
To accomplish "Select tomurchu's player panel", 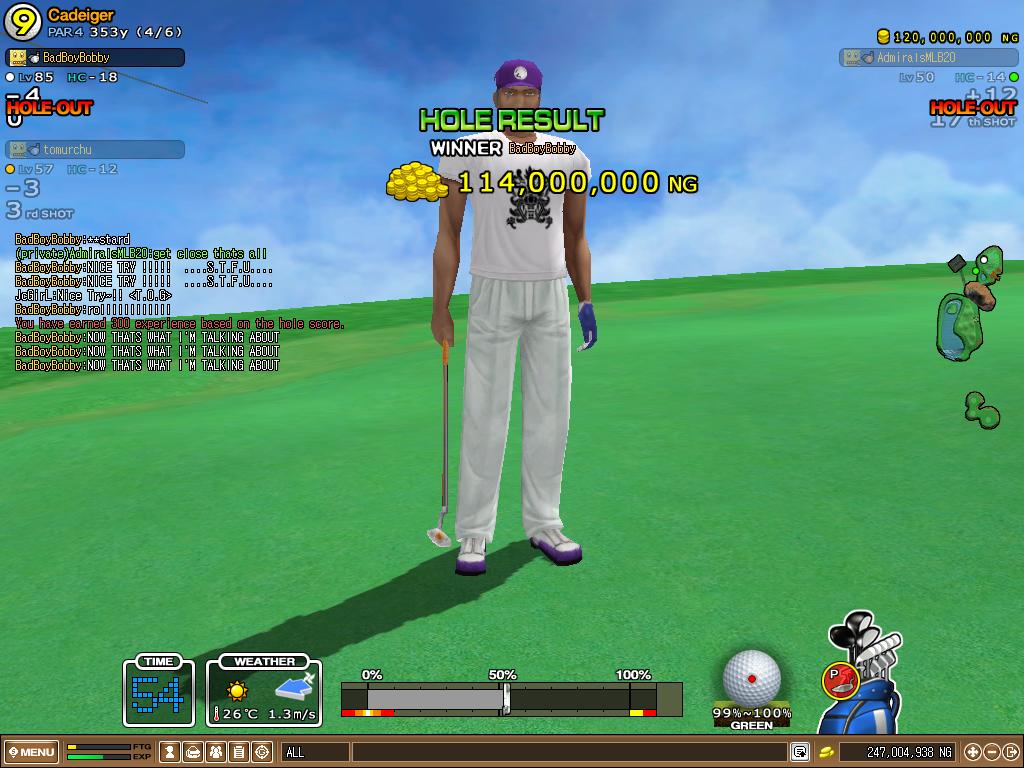I will (96, 150).
